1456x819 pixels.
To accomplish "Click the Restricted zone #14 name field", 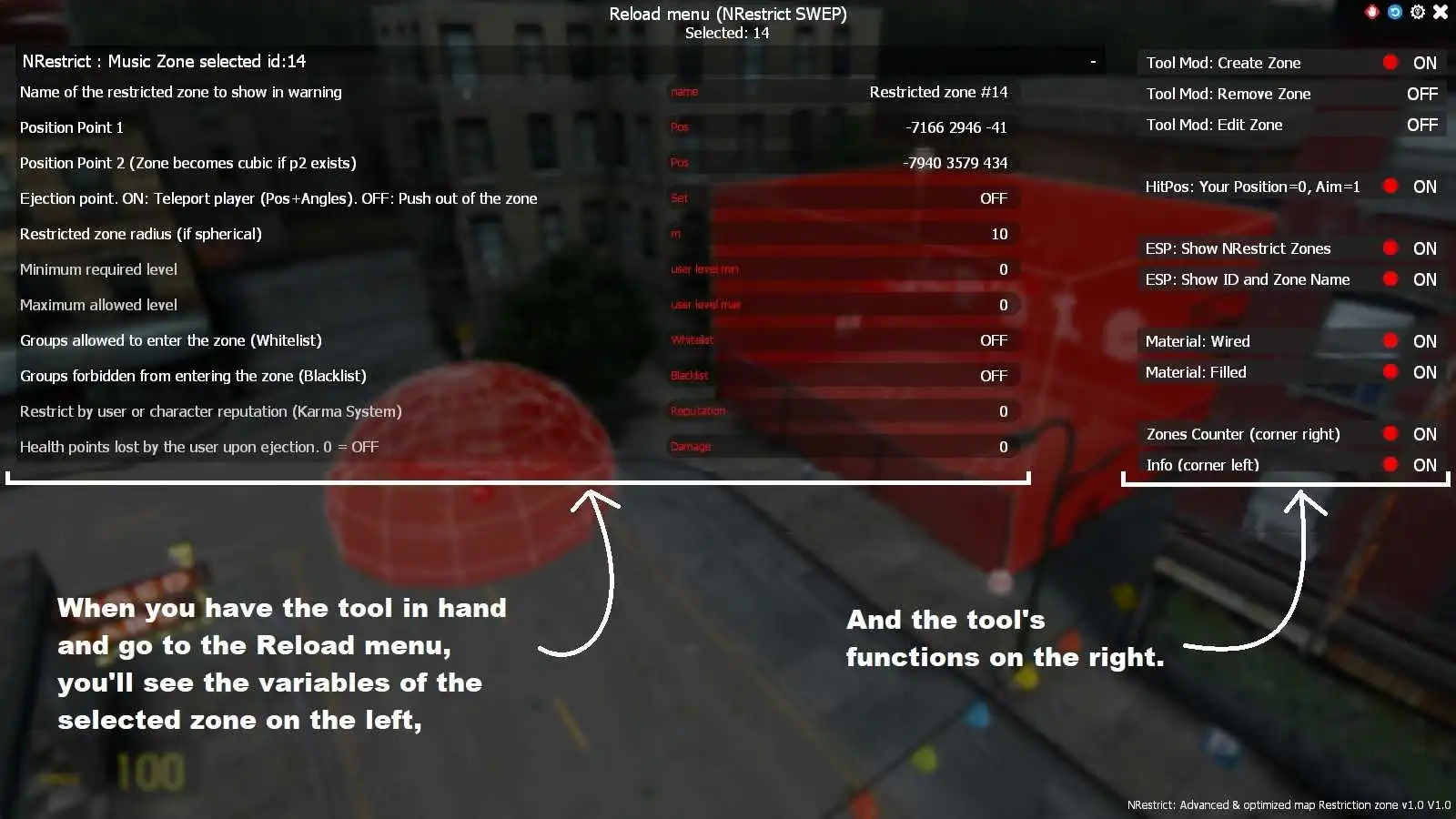I will [x=939, y=91].
